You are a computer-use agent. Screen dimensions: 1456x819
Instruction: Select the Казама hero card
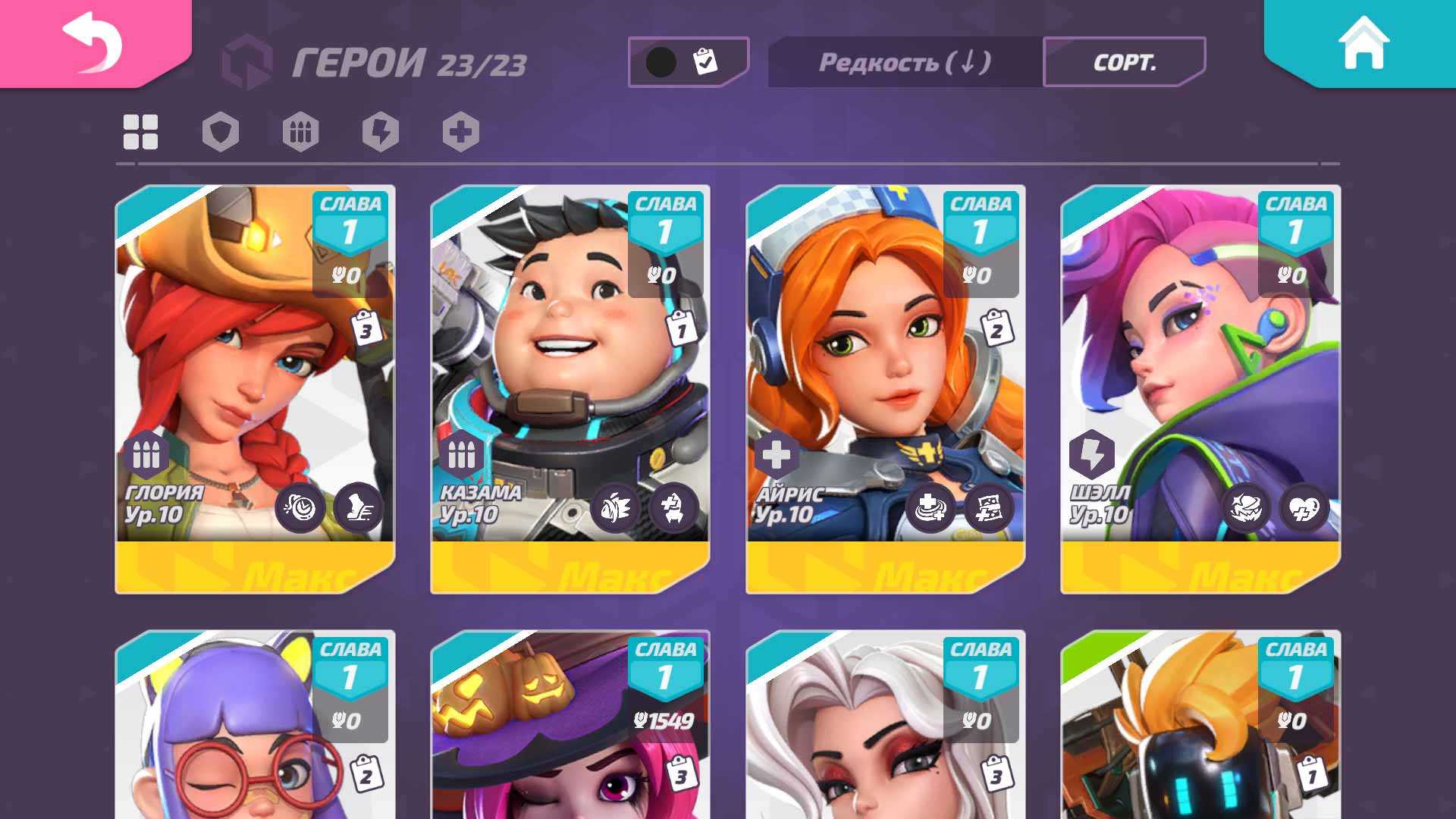point(570,387)
